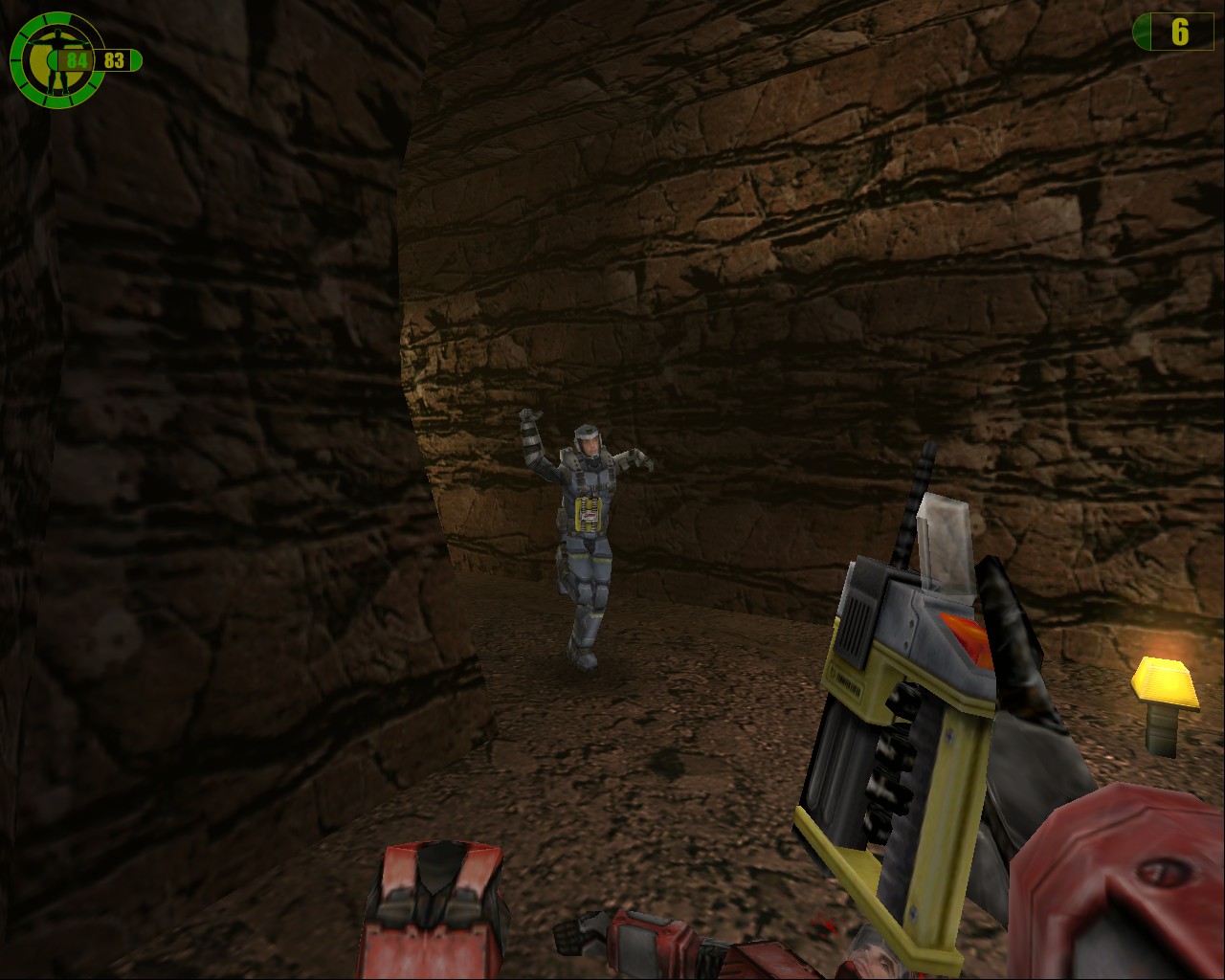Click the orange indicator light on the weapon
Viewport: 1225px width, 980px height.
tap(964, 632)
